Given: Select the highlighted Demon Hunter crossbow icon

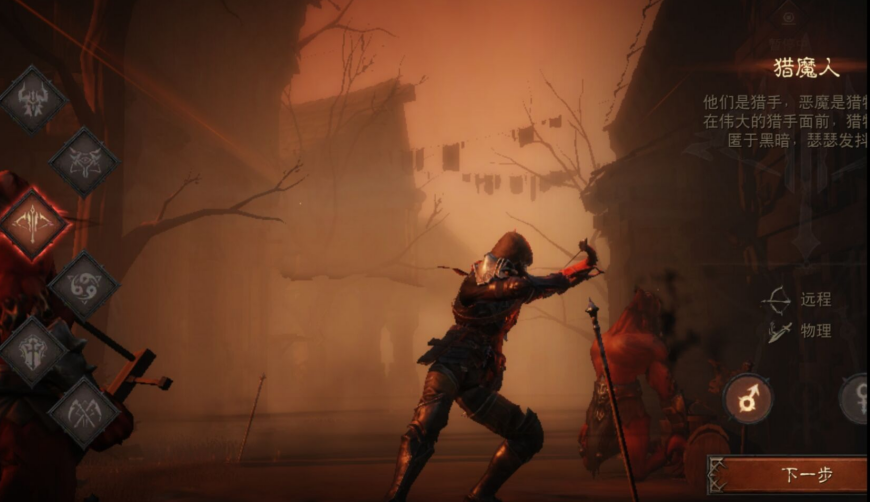Looking at the screenshot, I should [32, 223].
